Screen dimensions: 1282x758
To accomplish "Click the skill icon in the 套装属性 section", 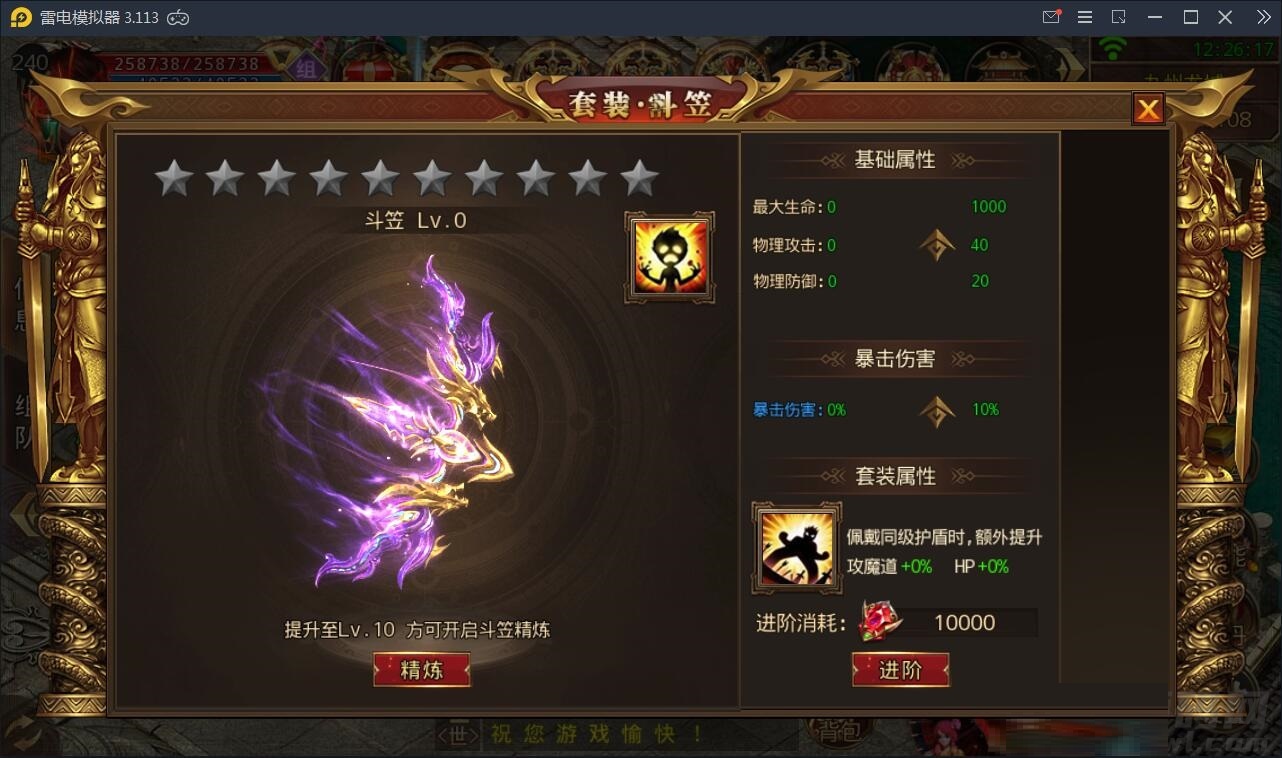I will pyautogui.click(x=797, y=546).
